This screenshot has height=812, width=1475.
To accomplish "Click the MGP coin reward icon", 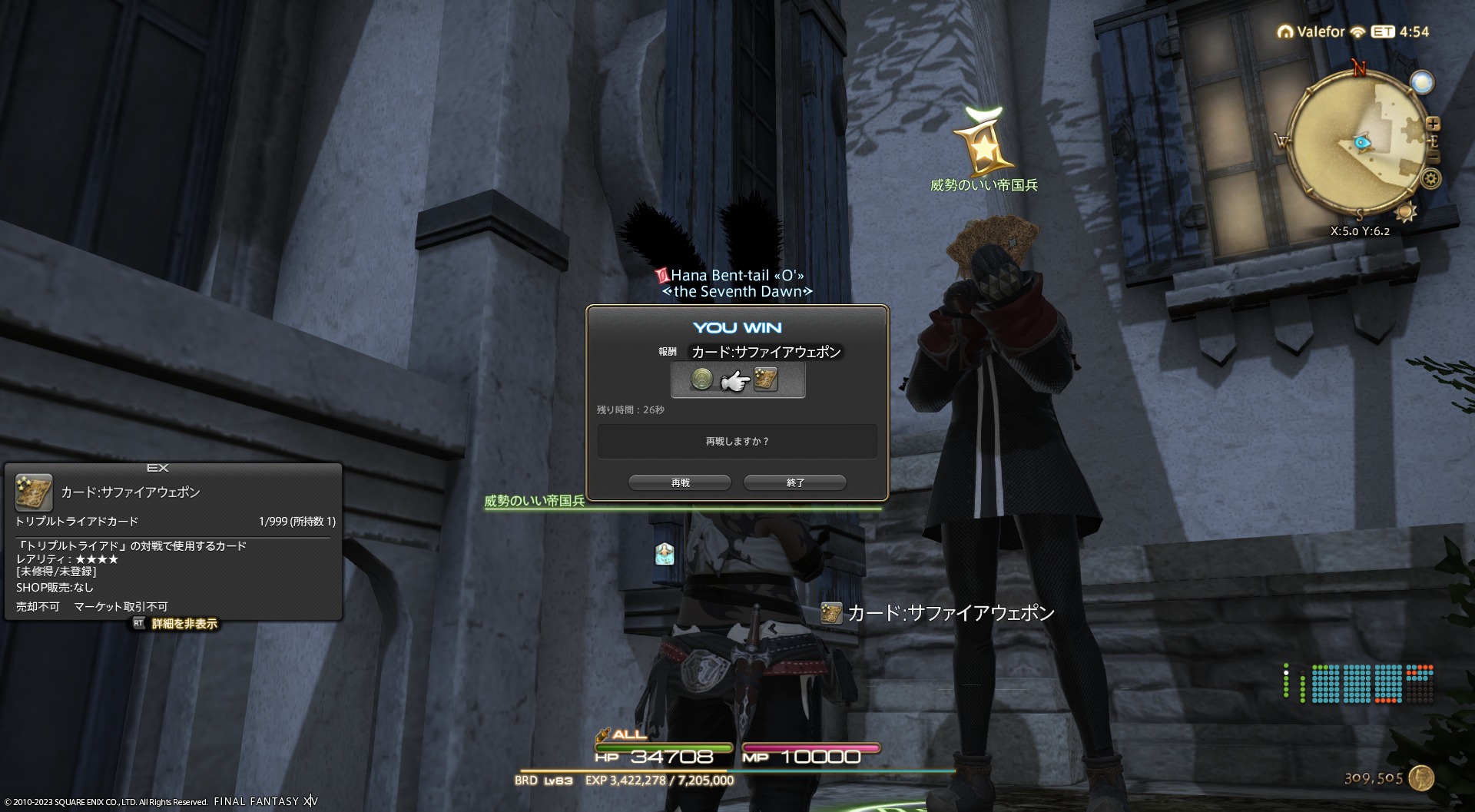I will point(701,379).
